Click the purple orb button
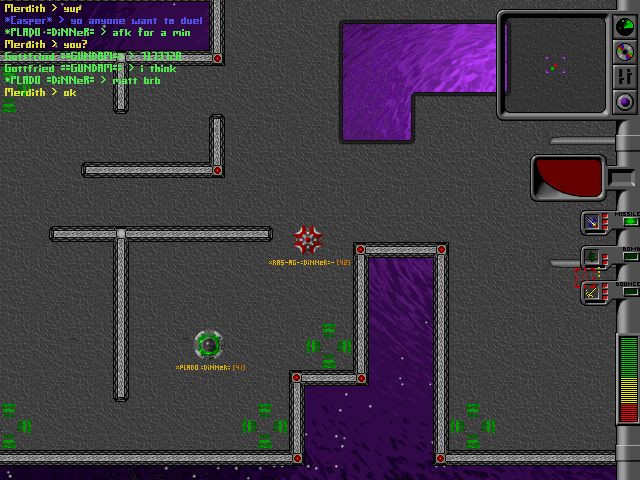640x480 pixels. pos(625,101)
